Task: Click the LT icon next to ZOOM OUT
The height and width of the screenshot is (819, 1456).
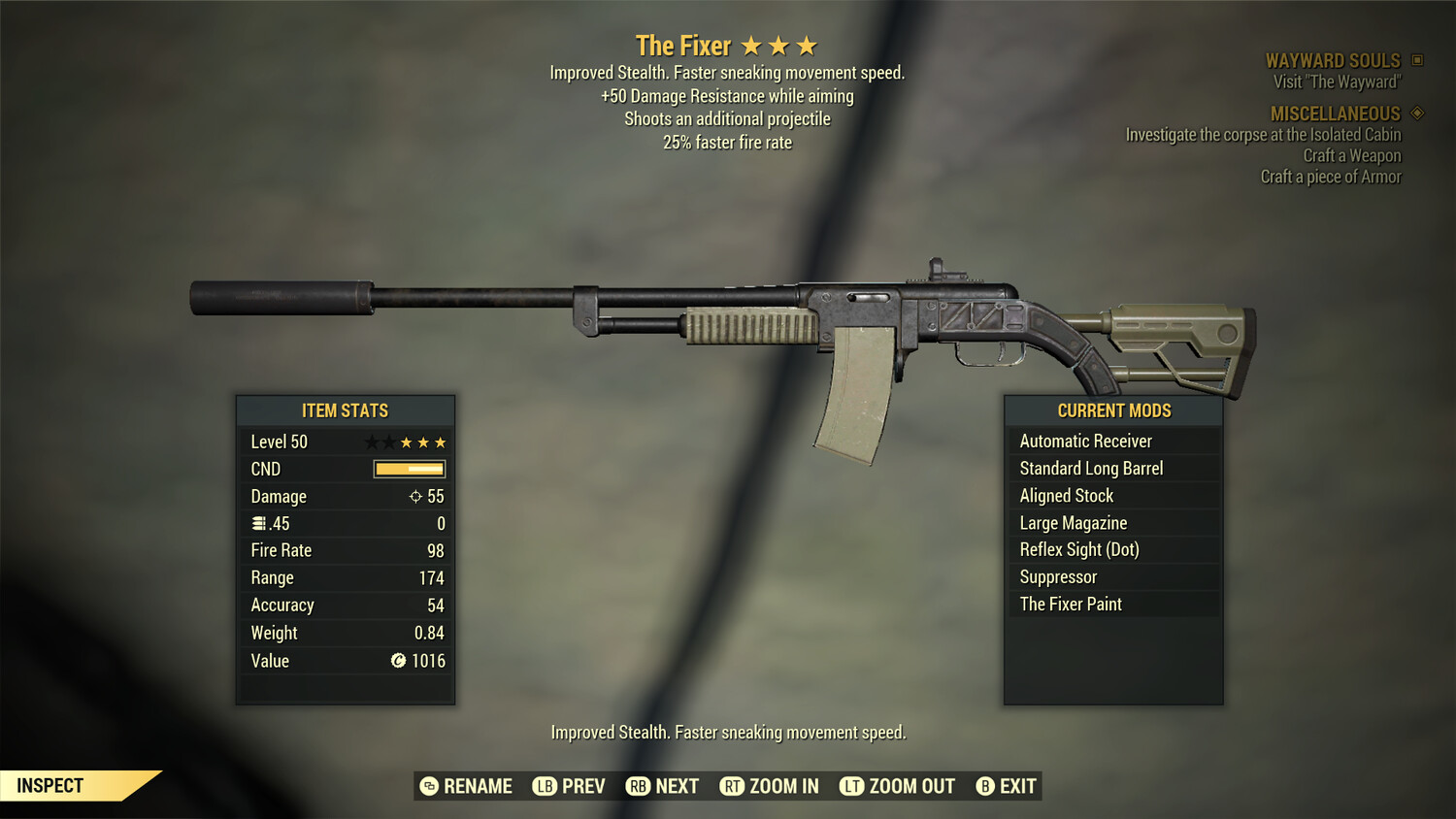Action: [x=850, y=786]
